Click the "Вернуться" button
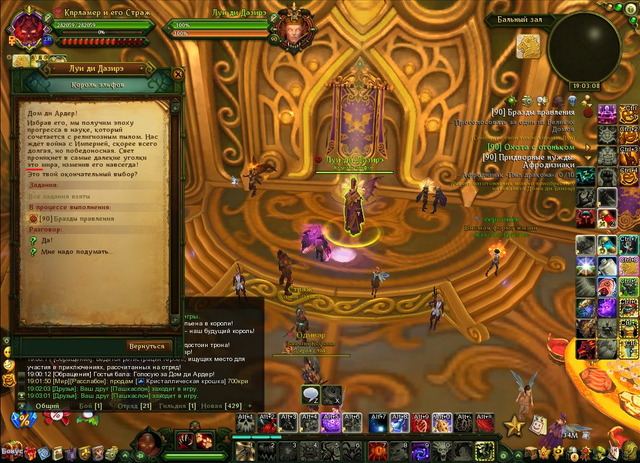This screenshot has width=640, height=463. (146, 345)
